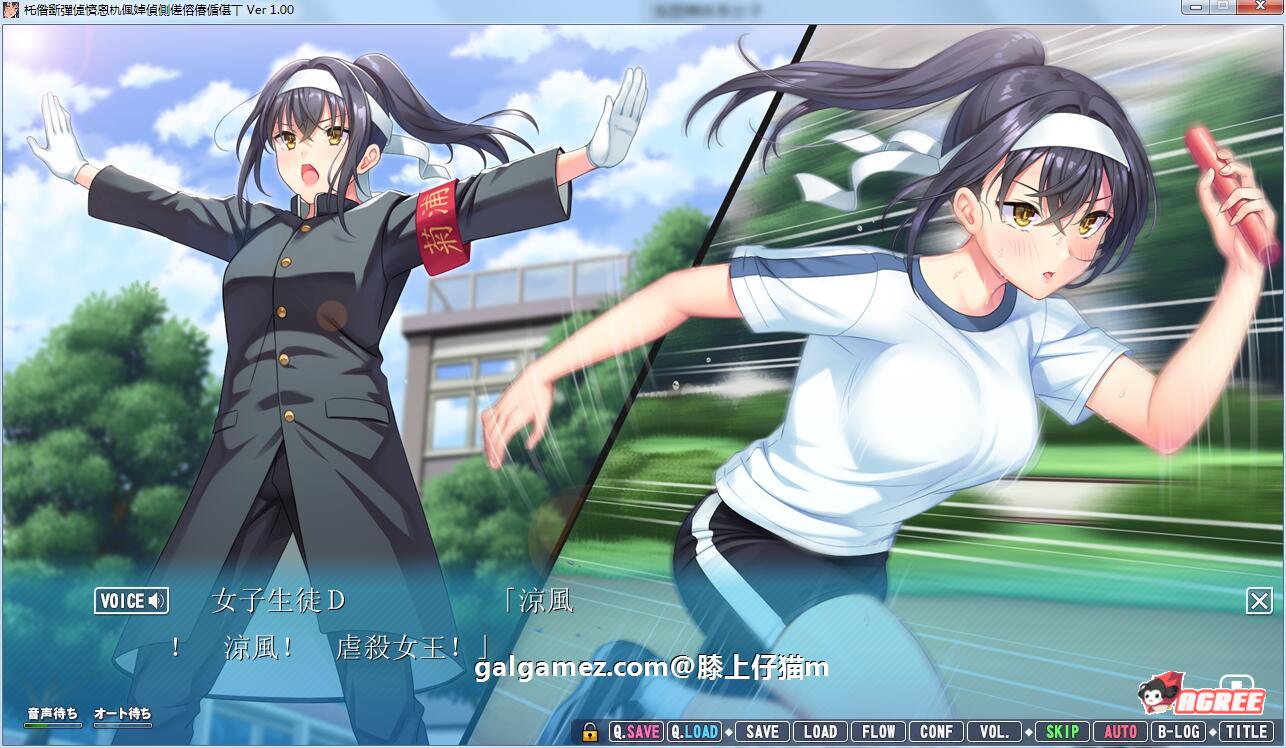Viewport: 1286px width, 748px height.
Task: Hide the dialogue box with the X button
Action: pos(1258,601)
